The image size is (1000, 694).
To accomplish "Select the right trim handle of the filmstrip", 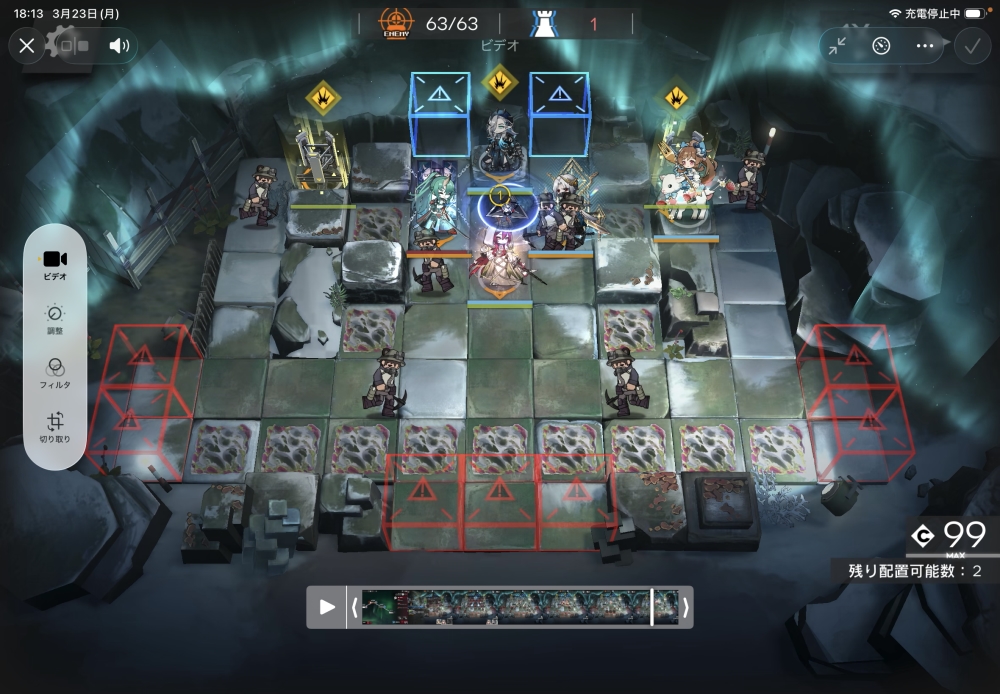I will click(686, 607).
